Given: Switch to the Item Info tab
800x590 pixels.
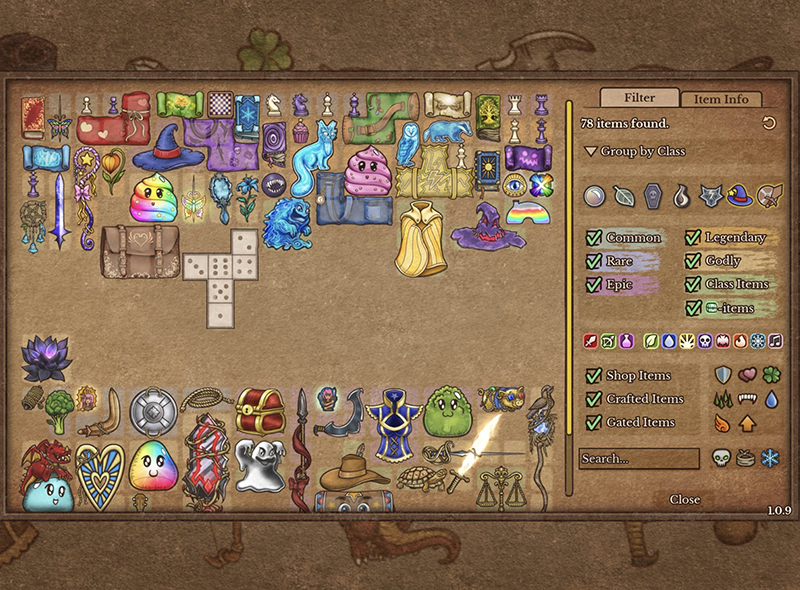Looking at the screenshot, I should coord(721,99).
